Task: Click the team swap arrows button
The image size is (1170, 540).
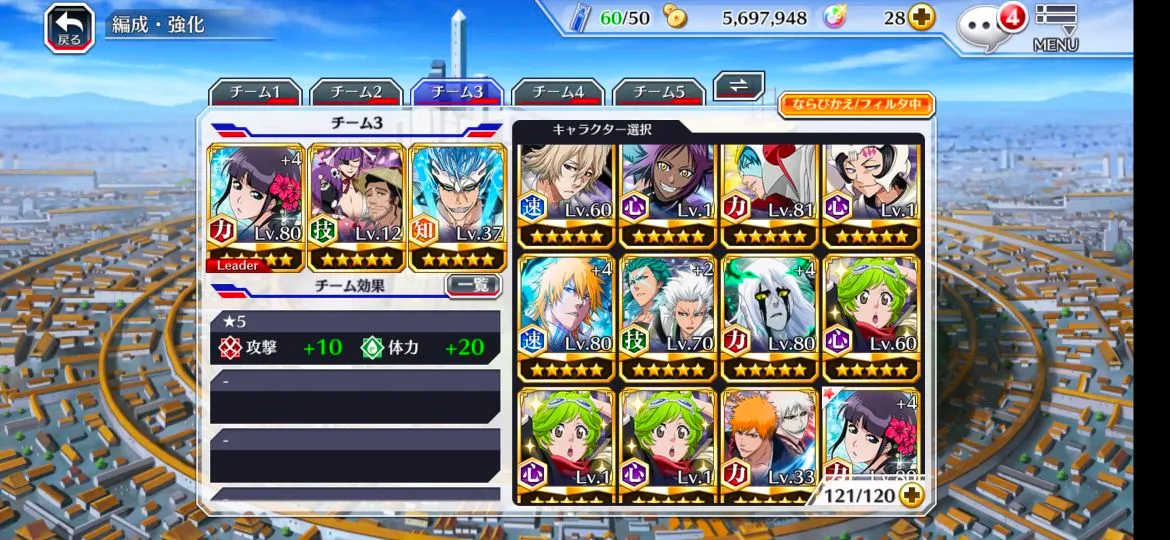Action: (739, 86)
